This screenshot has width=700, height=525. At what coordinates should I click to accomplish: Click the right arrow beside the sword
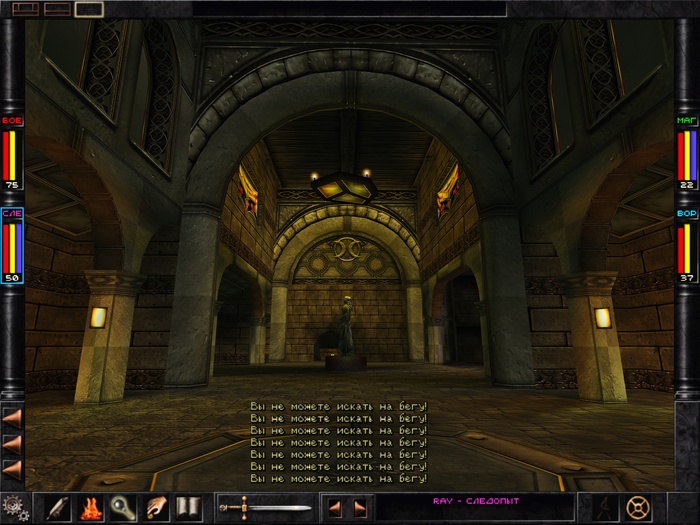point(359,508)
